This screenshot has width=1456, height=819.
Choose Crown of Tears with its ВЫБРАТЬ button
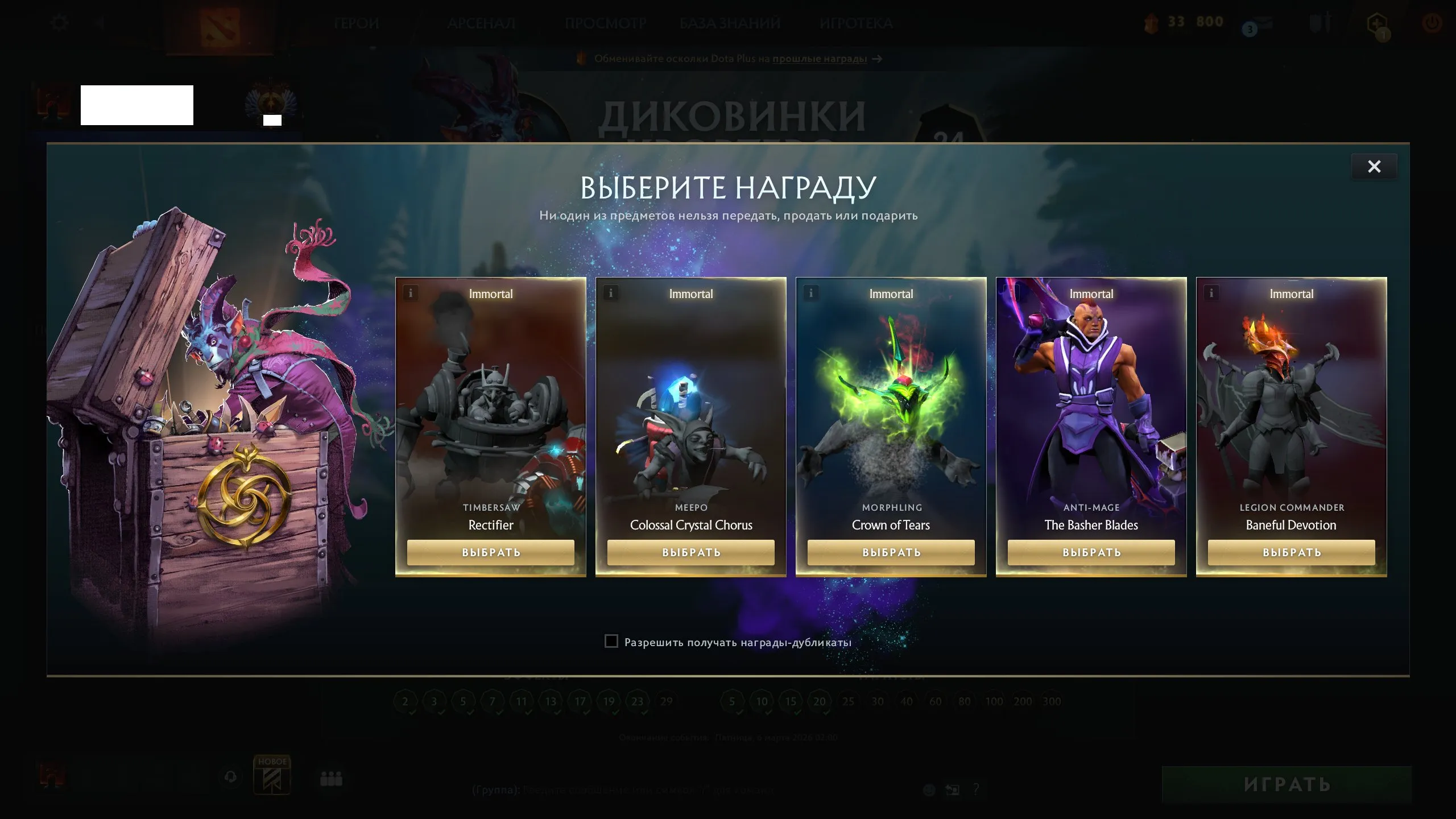pos(890,552)
